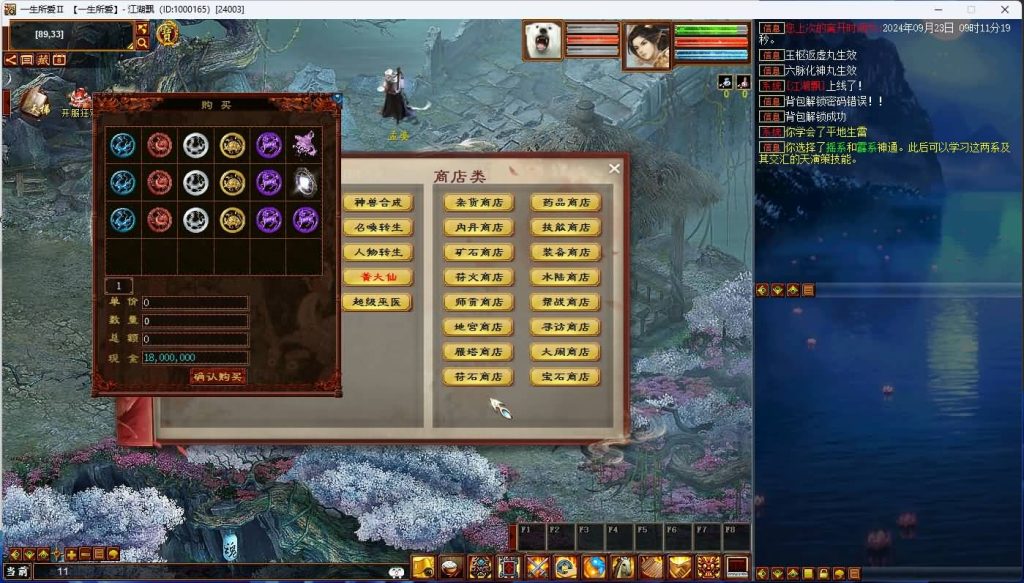
Task: Open the 矿石商店 ore shop
Action: (478, 253)
